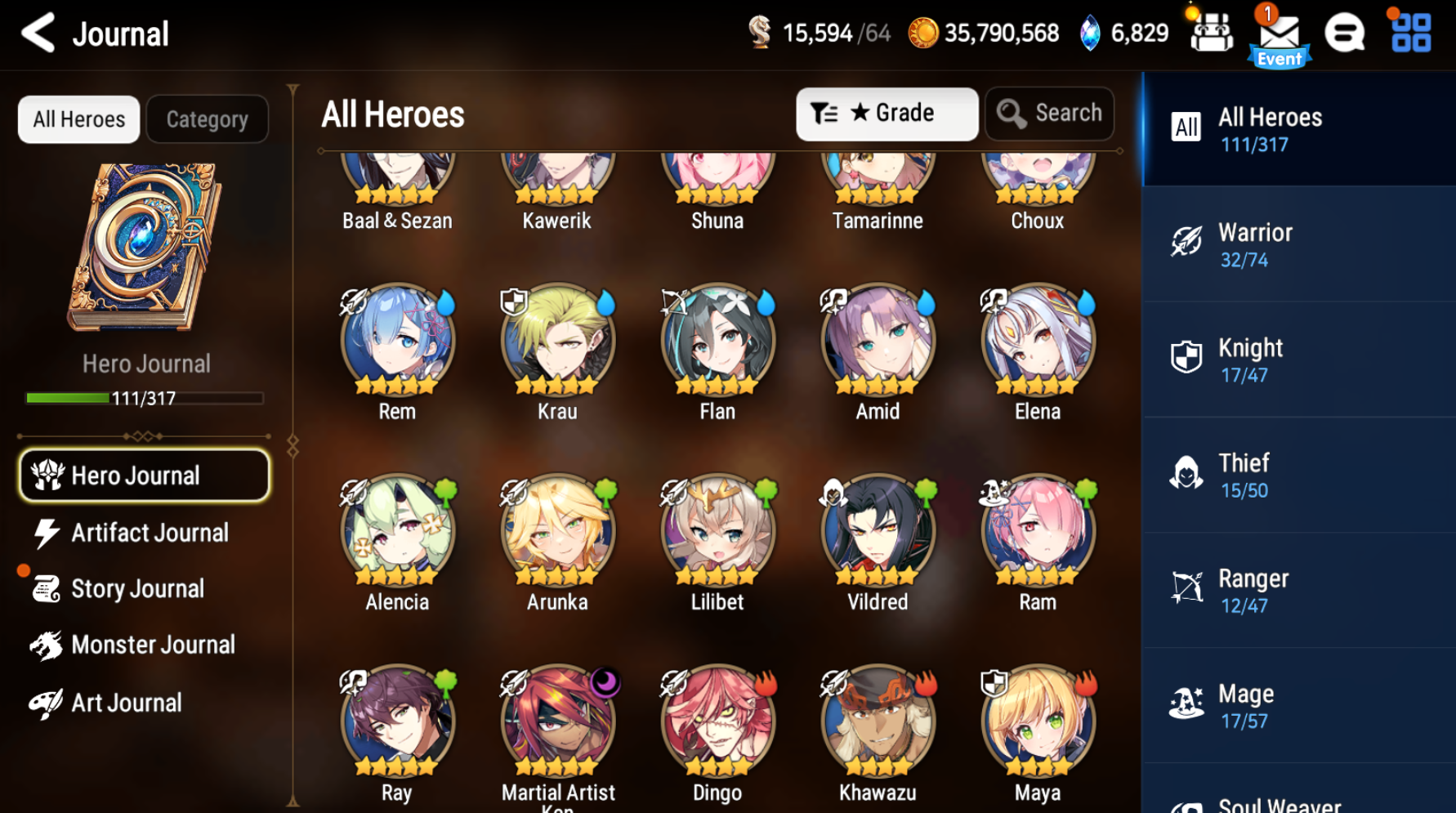Image resolution: width=1456 pixels, height=813 pixels.
Task: Select the All Heroes filter toggle
Action: (x=78, y=119)
